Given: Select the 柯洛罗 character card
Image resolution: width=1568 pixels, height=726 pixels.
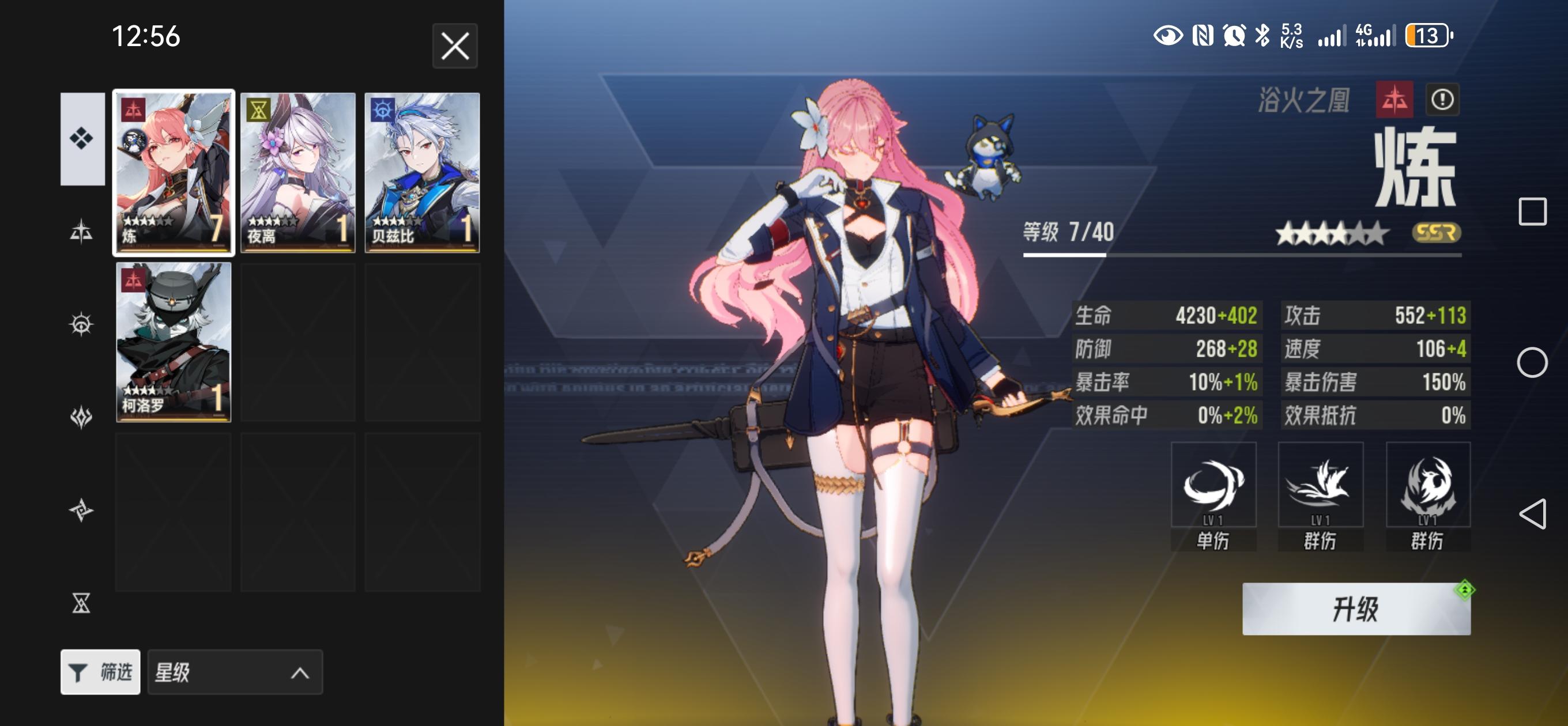Looking at the screenshot, I should 174,342.
